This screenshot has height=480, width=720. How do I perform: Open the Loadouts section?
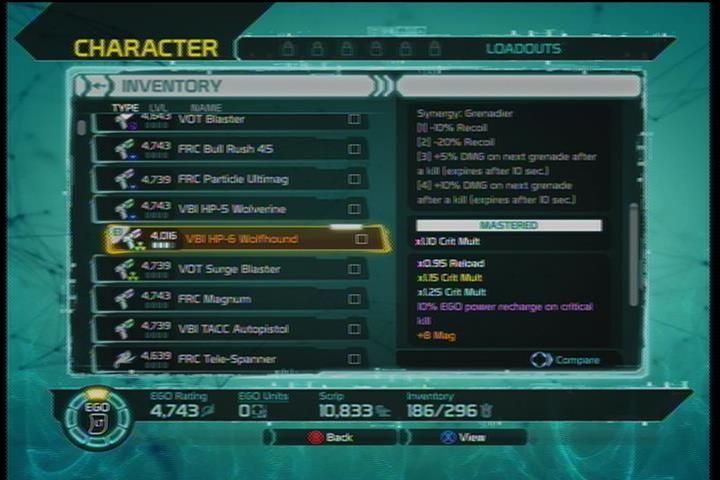pos(523,48)
